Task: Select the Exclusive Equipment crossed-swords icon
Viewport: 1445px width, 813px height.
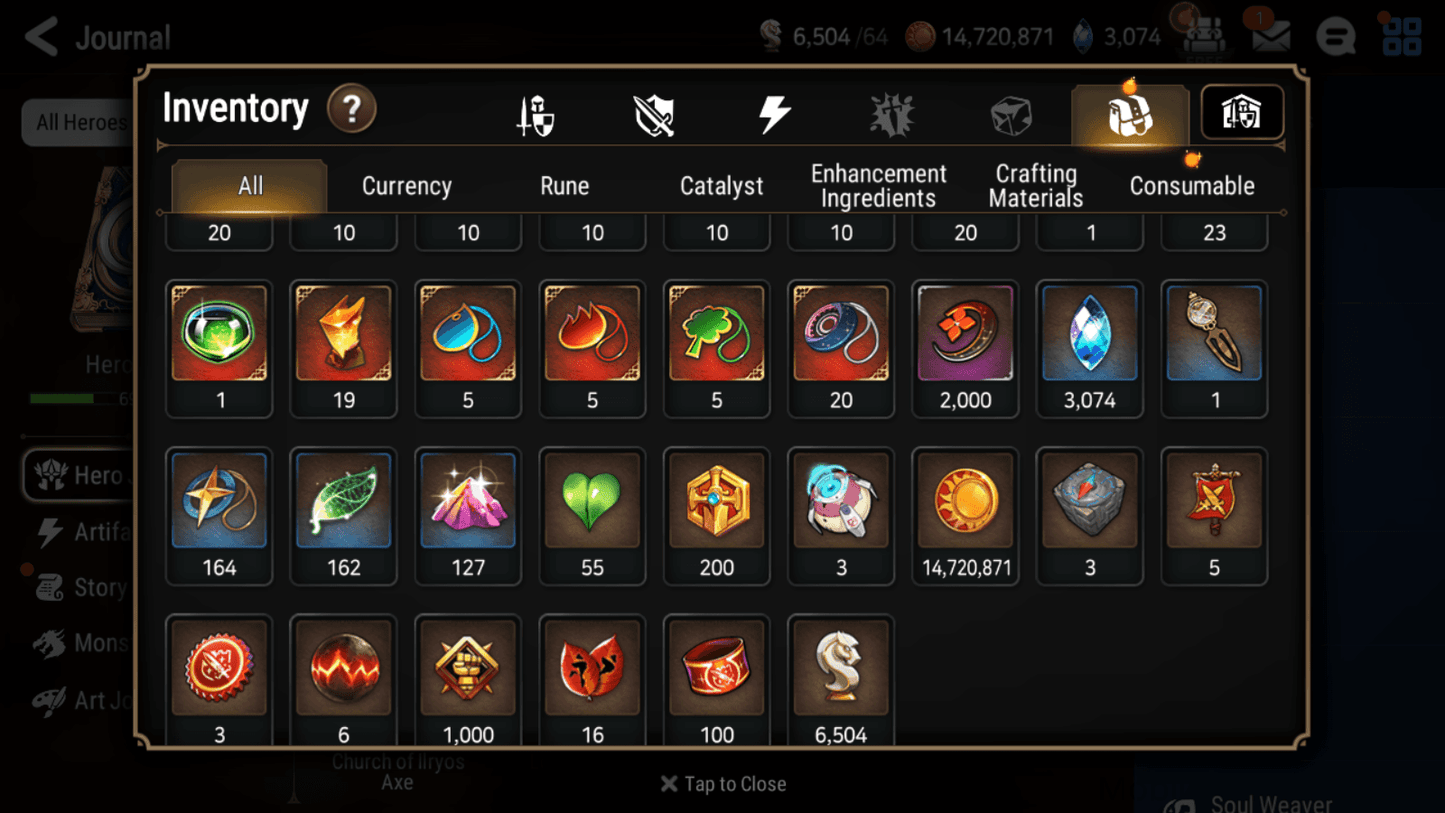Action: click(x=654, y=113)
